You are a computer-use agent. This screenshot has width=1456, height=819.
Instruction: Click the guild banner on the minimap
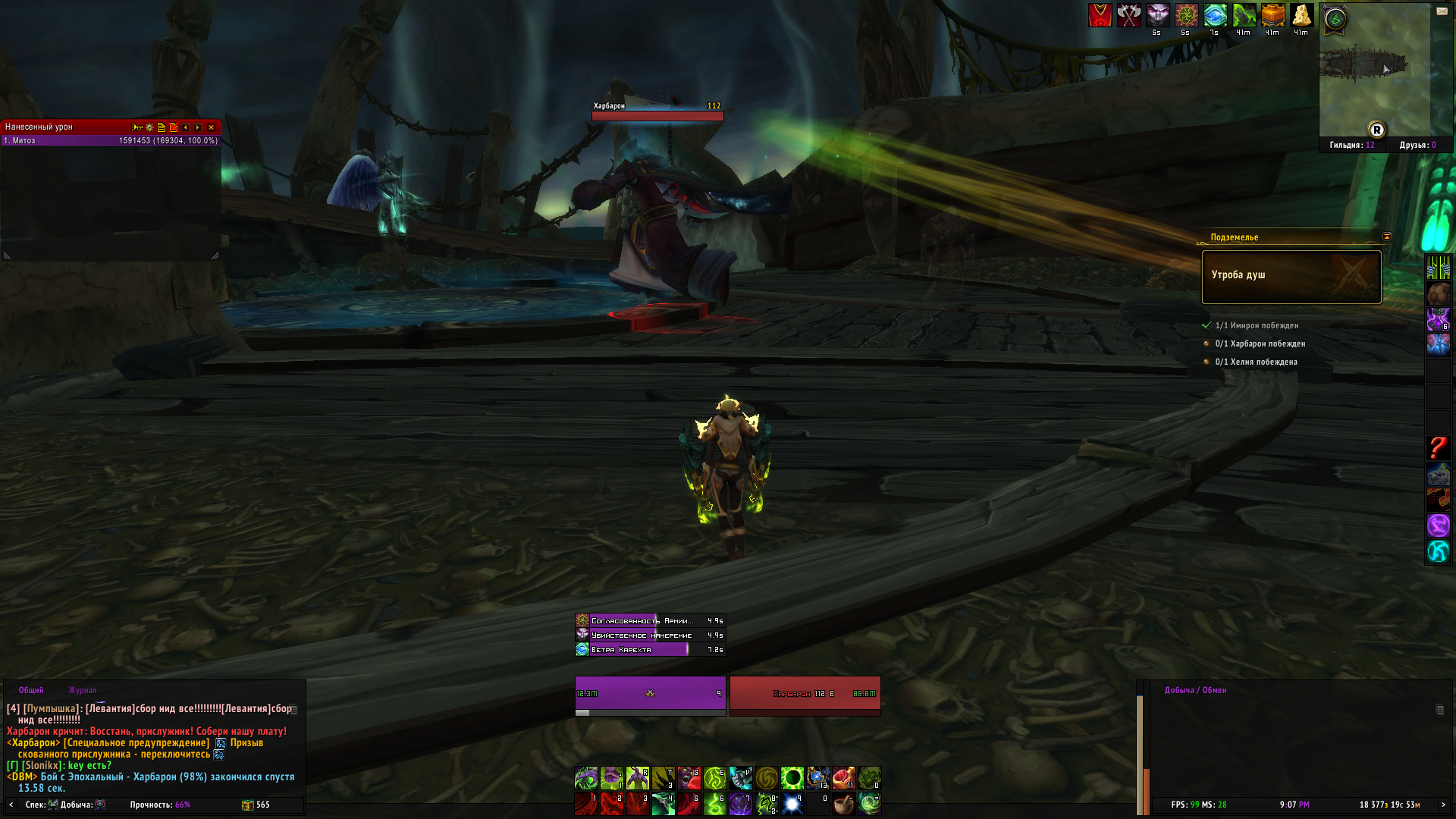(1335, 19)
